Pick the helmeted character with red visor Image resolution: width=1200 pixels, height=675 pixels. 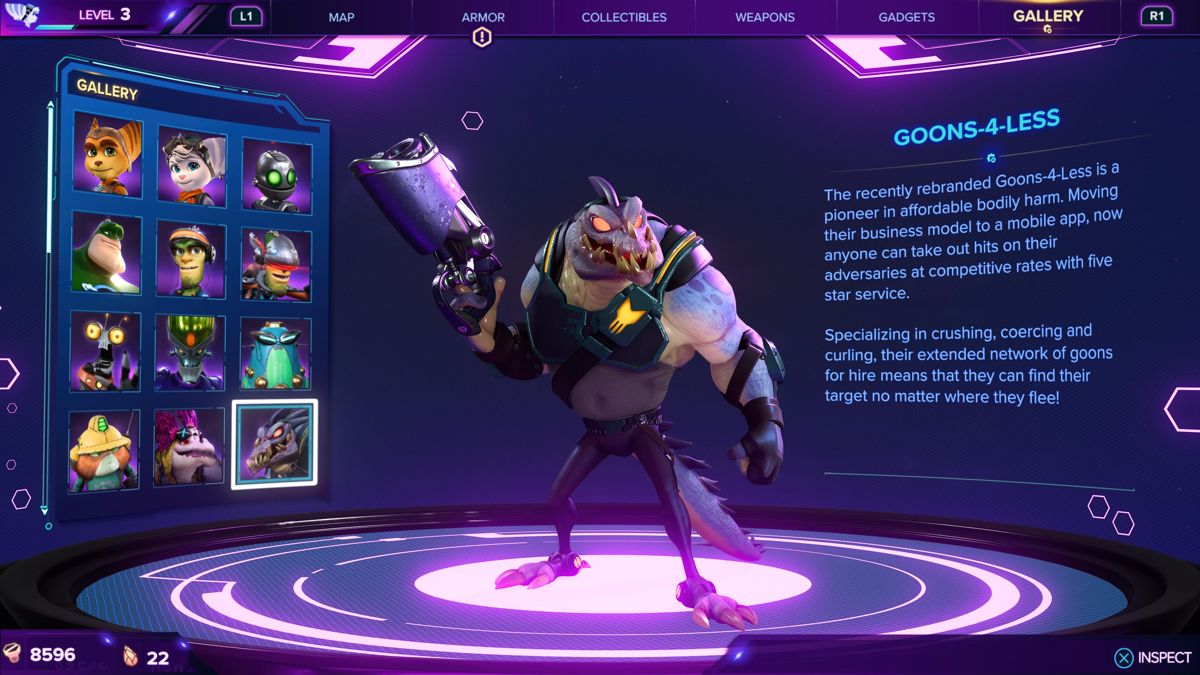click(x=276, y=265)
